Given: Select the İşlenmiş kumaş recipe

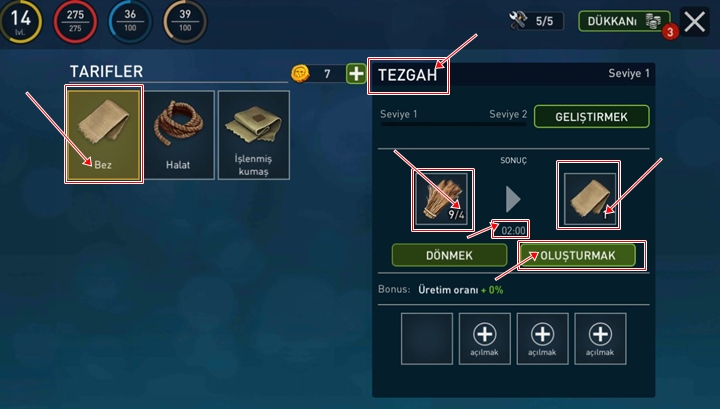Looking at the screenshot, I should click(x=253, y=134).
